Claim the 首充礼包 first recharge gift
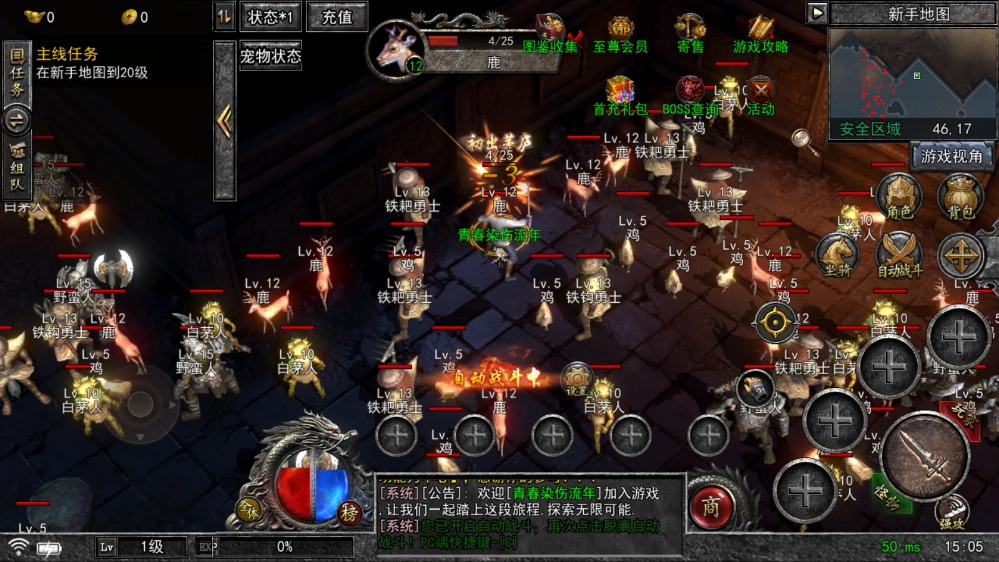Image resolution: width=999 pixels, height=562 pixels. click(x=621, y=93)
